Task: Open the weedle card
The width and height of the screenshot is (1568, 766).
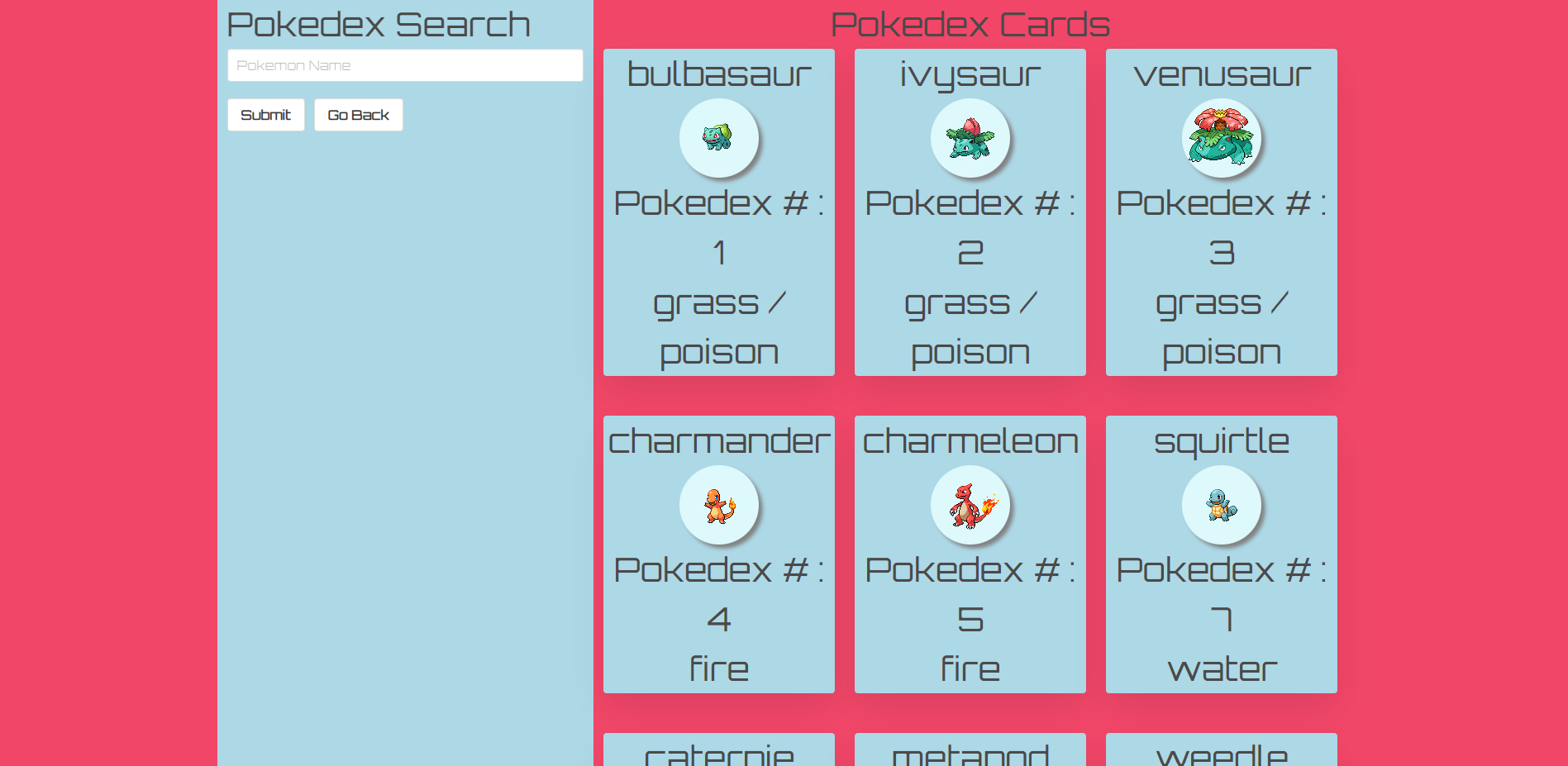Action: [1221, 752]
